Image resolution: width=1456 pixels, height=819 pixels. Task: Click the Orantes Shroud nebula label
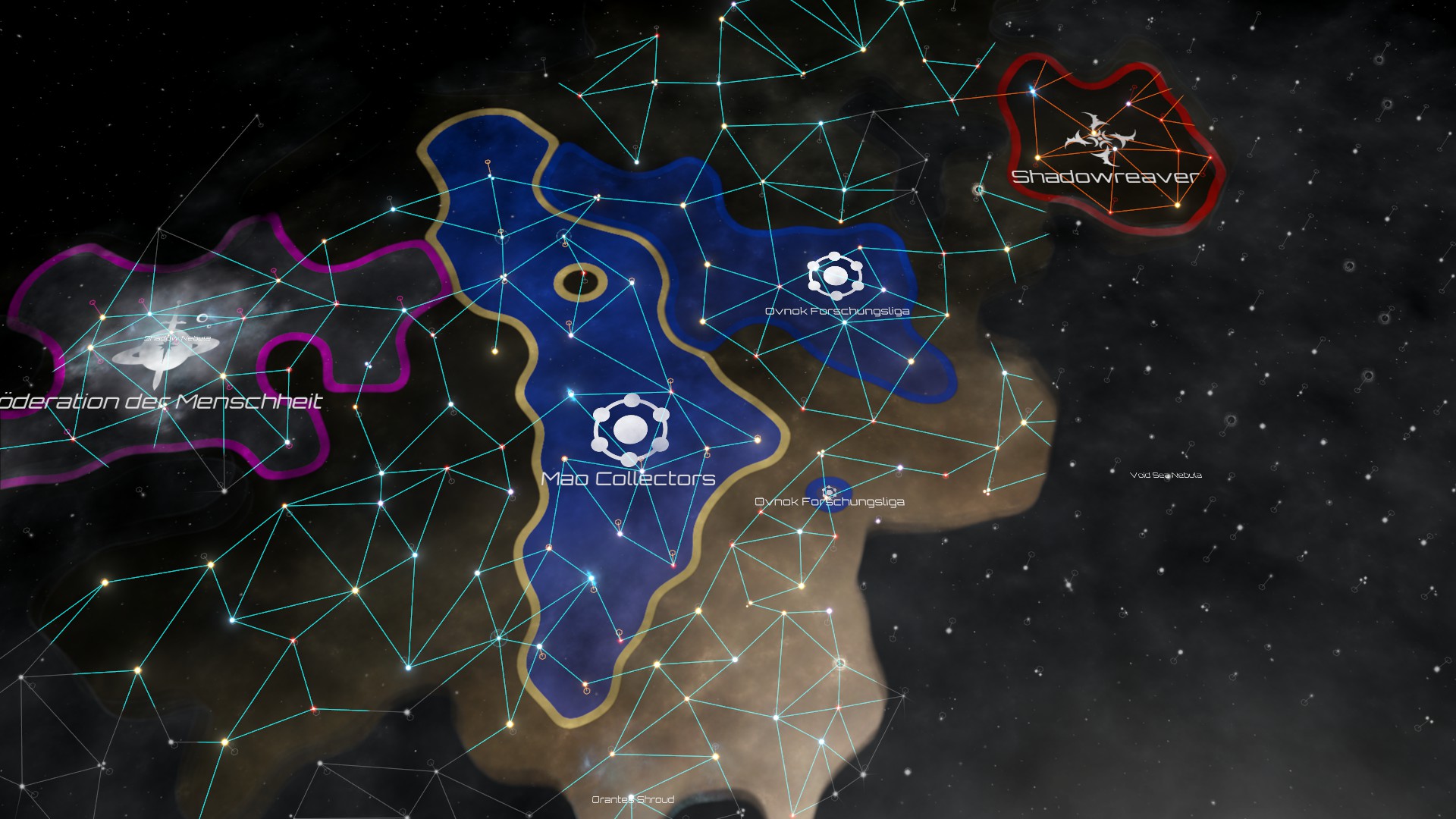pyautogui.click(x=632, y=799)
